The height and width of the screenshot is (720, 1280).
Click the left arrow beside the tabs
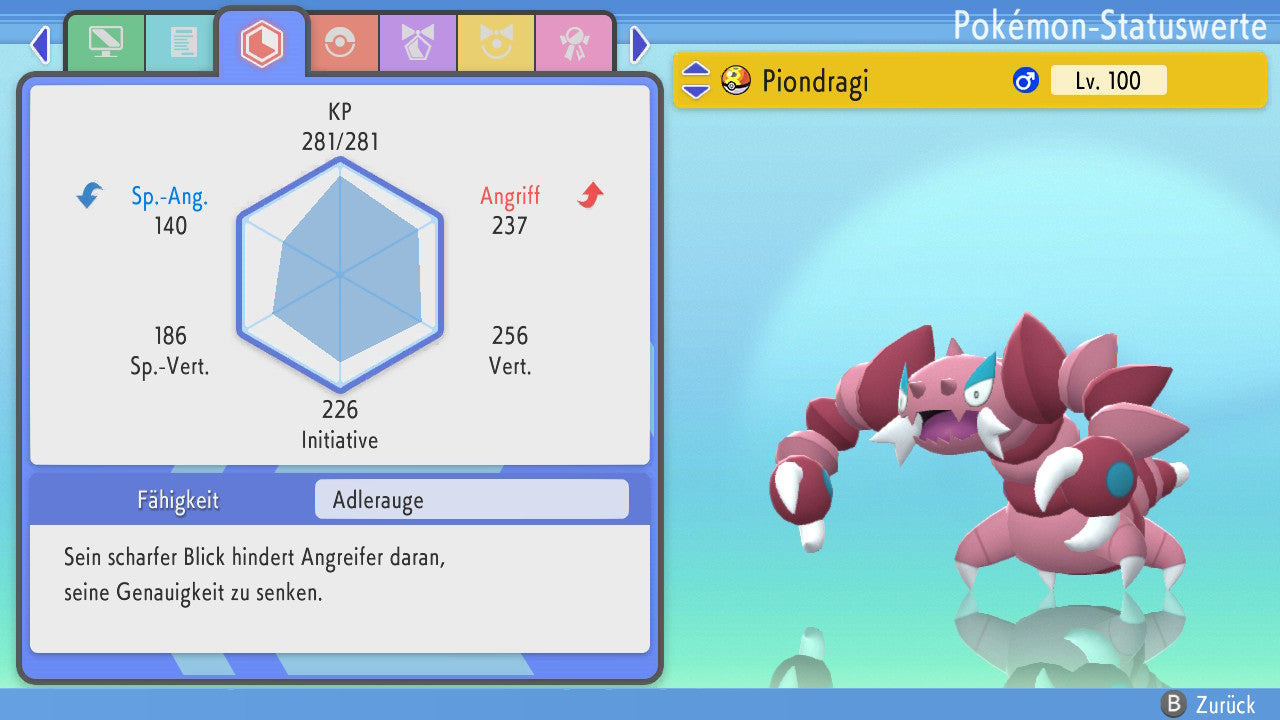pyautogui.click(x=40, y=44)
